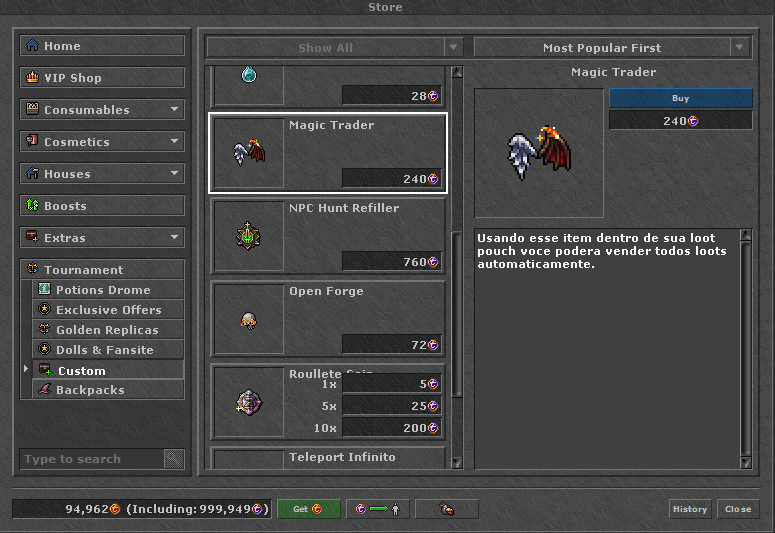View the purchase History

click(690, 509)
